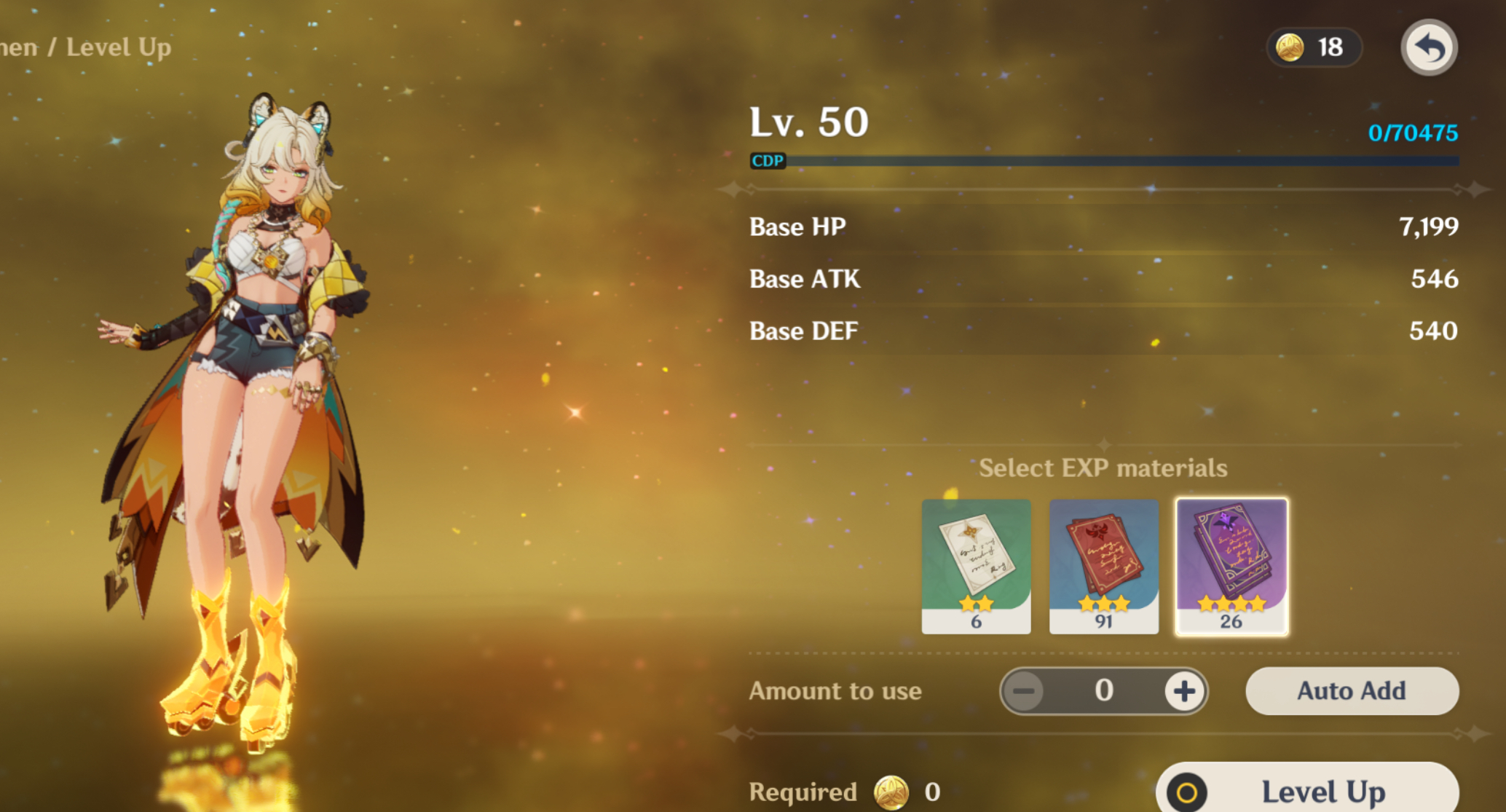Click the amount input field showing 0
Image resolution: width=1506 pixels, height=812 pixels.
1104,691
